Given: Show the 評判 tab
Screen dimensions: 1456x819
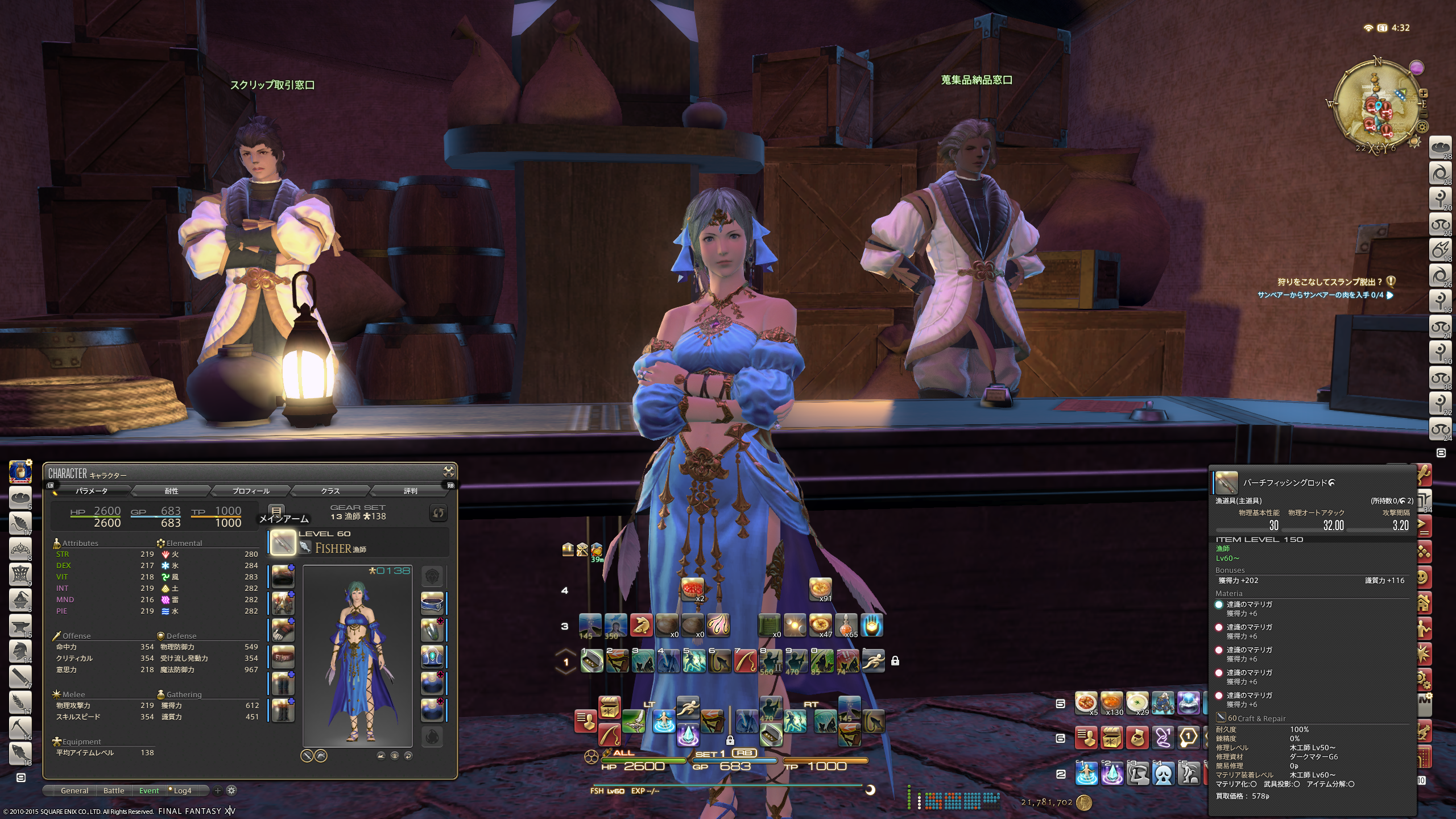Looking at the screenshot, I should click(410, 491).
